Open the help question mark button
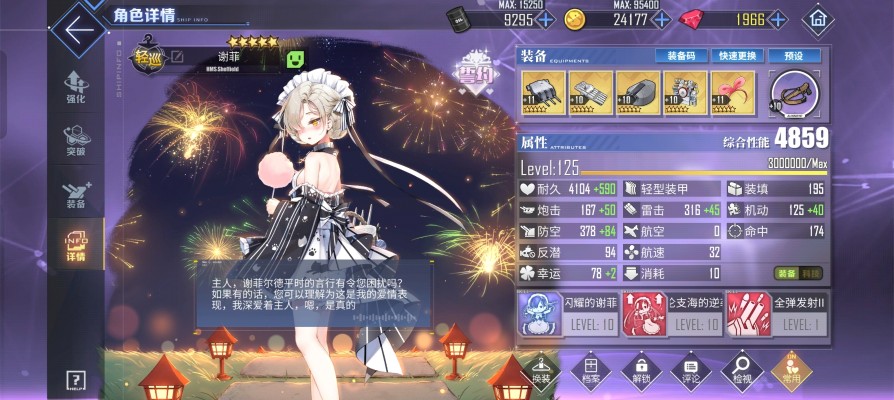894x400 pixels. (77, 380)
